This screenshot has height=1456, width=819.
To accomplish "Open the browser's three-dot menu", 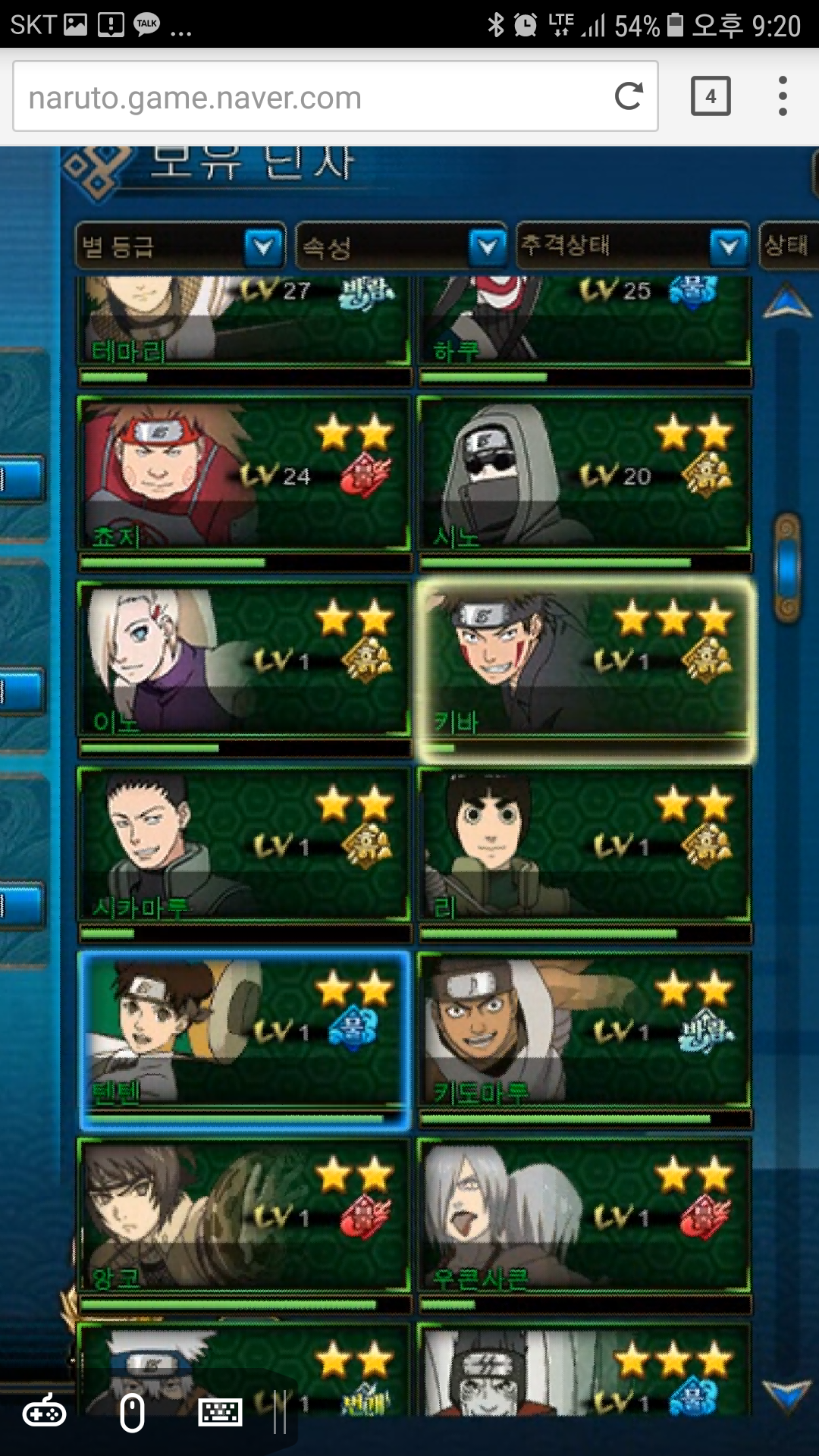I will click(x=783, y=96).
